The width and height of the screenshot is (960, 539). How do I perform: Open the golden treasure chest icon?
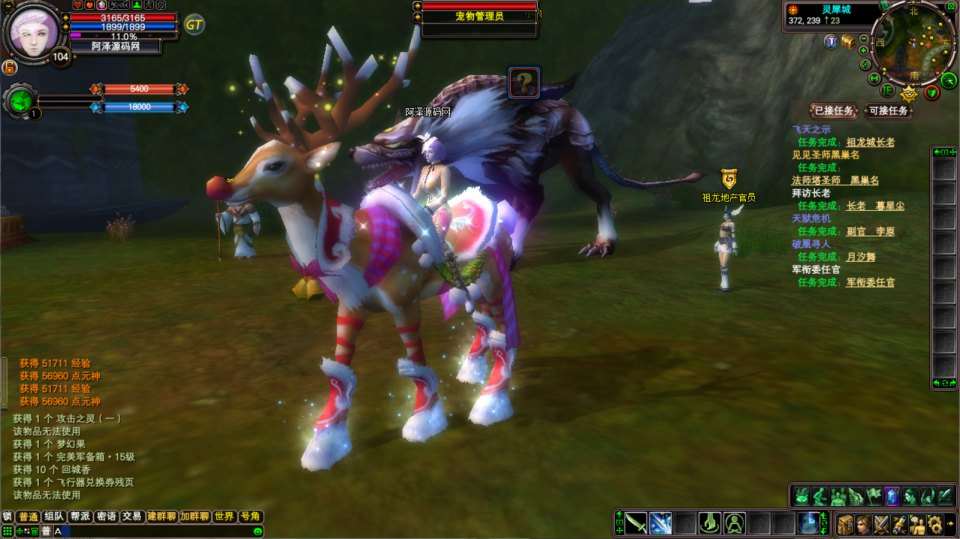pos(847,41)
